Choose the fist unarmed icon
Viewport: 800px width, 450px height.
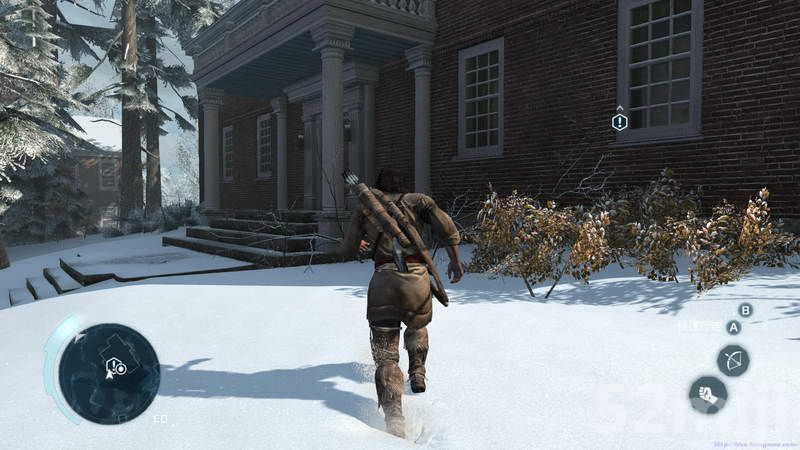(708, 394)
